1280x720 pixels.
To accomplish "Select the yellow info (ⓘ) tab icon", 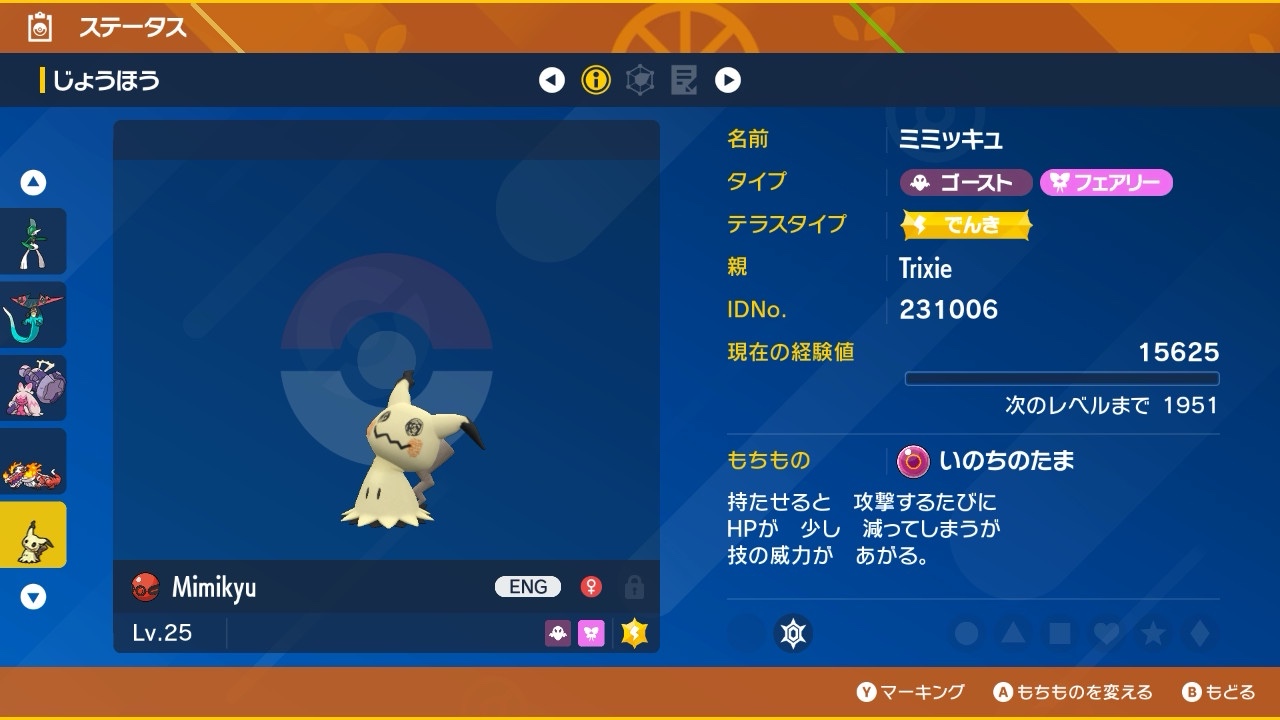I will click(x=596, y=80).
